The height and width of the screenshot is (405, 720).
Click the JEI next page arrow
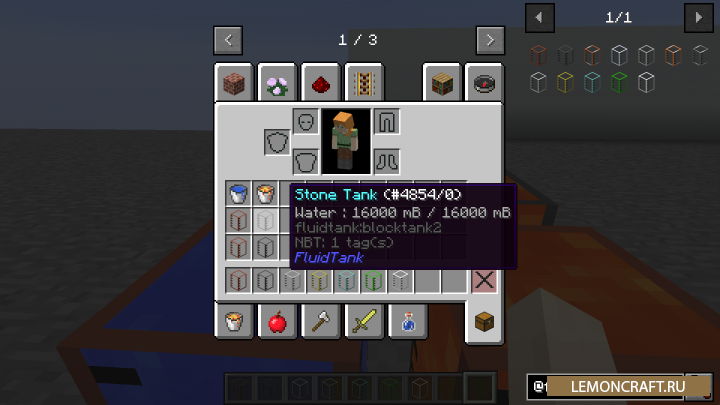[x=697, y=17]
